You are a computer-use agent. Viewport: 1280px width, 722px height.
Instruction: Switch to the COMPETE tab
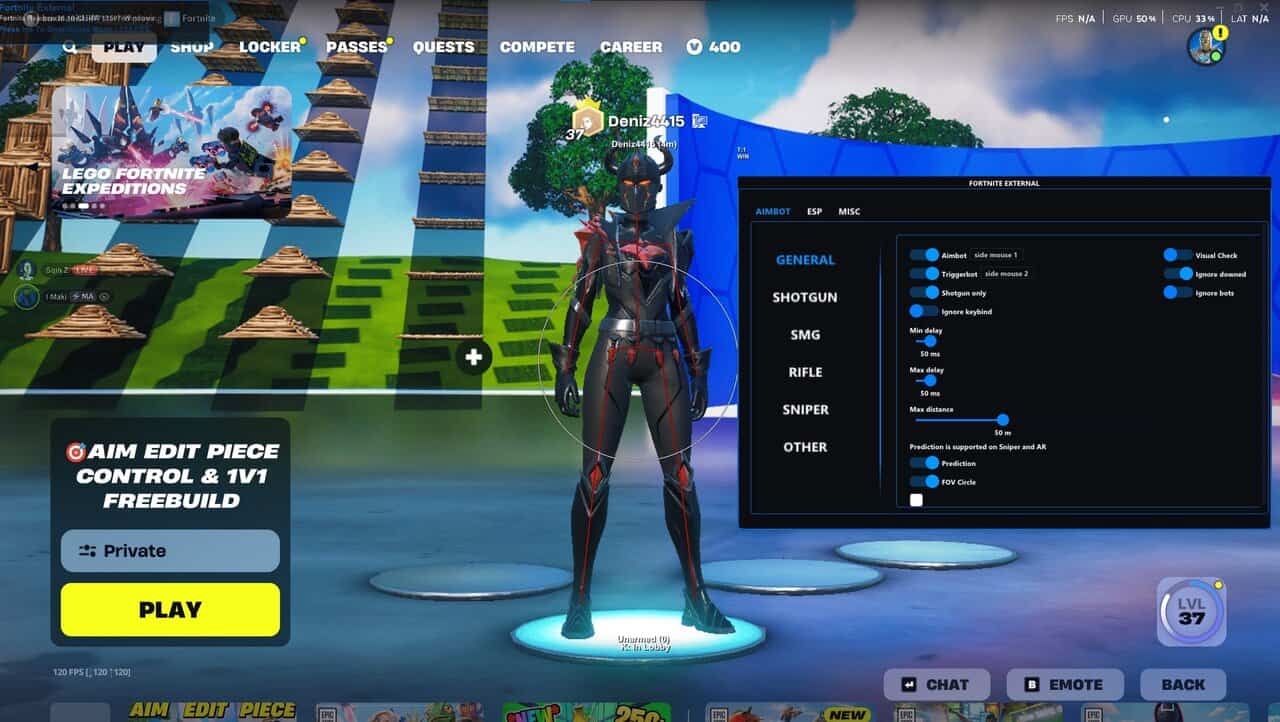click(537, 47)
